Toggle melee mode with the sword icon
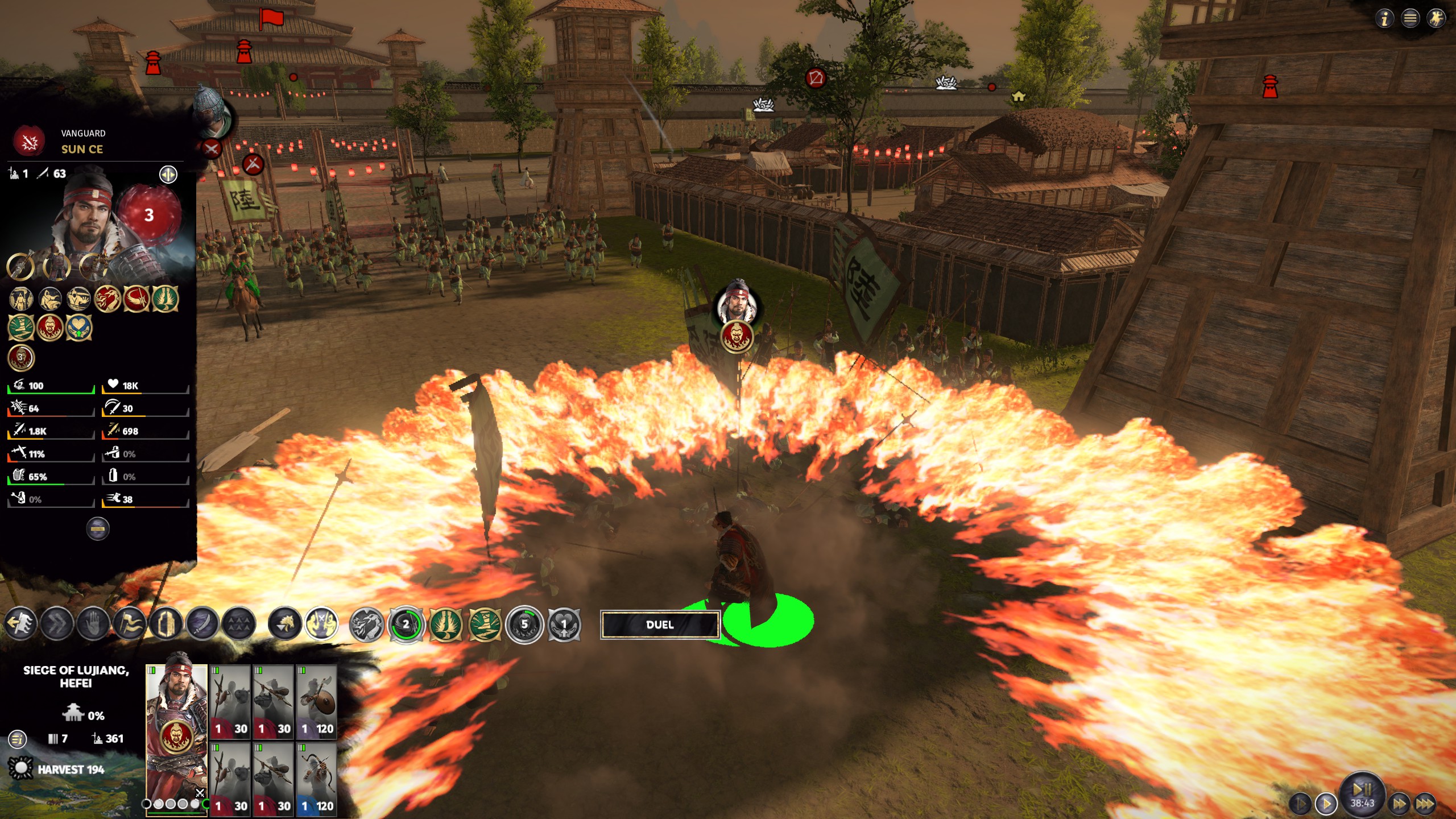The height and width of the screenshot is (819, 1456). pyautogui.click(x=202, y=624)
